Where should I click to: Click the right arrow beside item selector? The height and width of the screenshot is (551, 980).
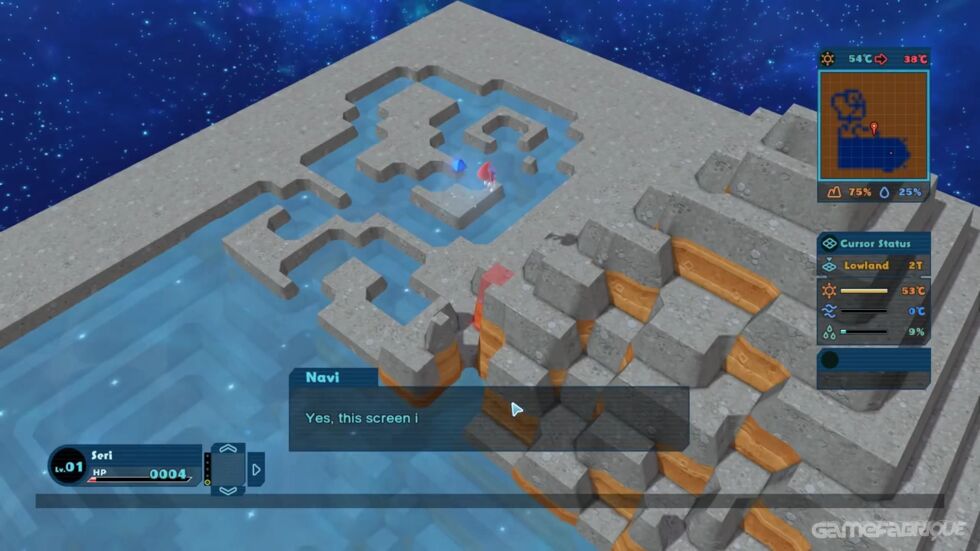[256, 469]
